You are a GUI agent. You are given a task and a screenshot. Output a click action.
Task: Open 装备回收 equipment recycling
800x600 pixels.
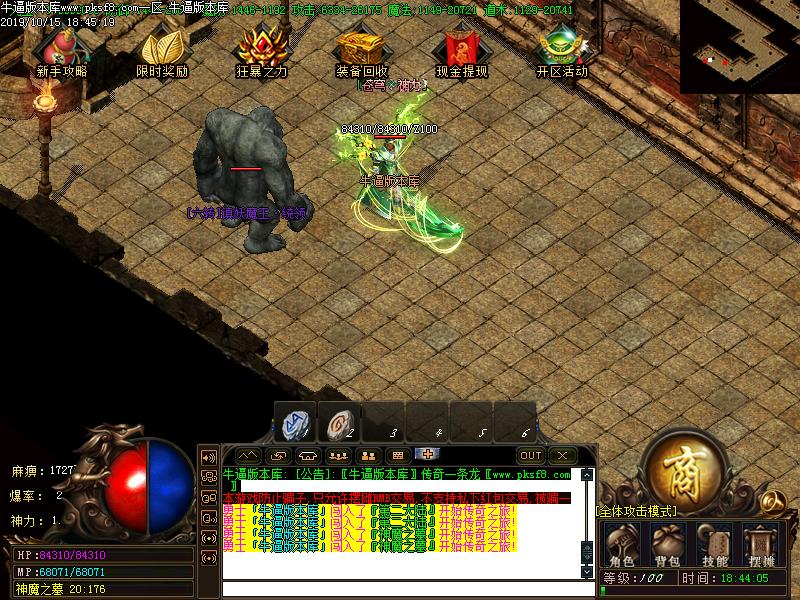[361, 50]
